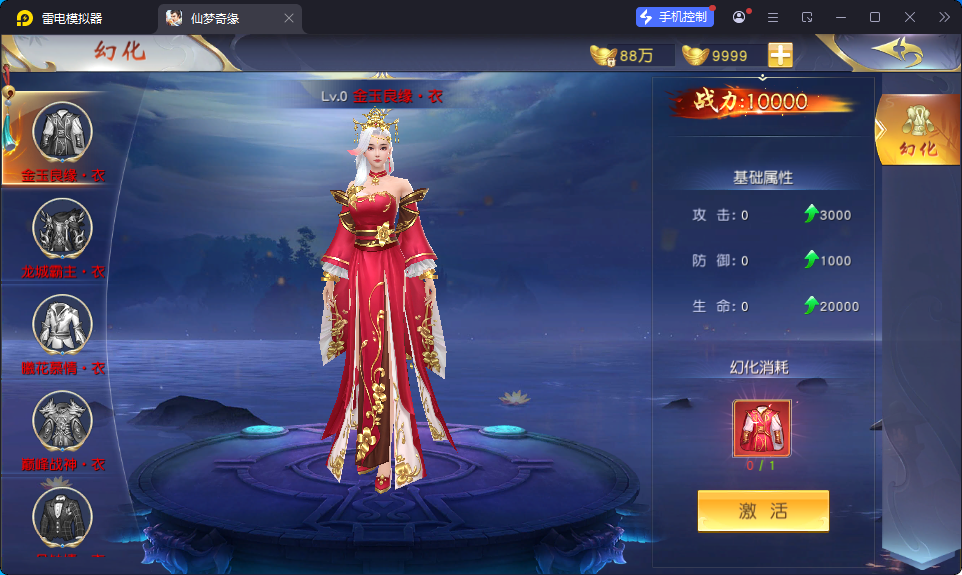Go back using the golden arrow
The image size is (962, 575).
[895, 51]
